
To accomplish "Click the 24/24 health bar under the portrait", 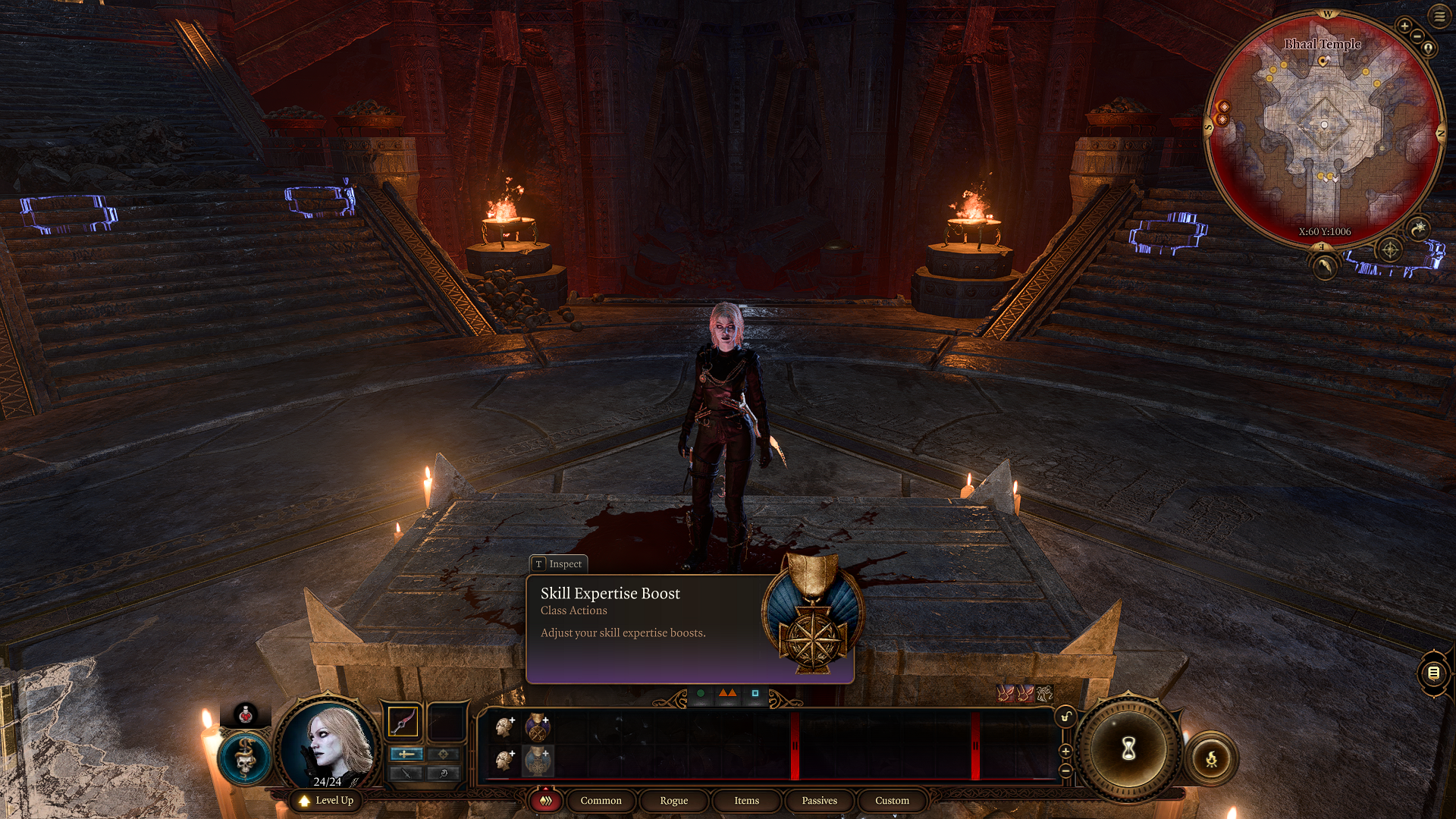I will pos(328,782).
